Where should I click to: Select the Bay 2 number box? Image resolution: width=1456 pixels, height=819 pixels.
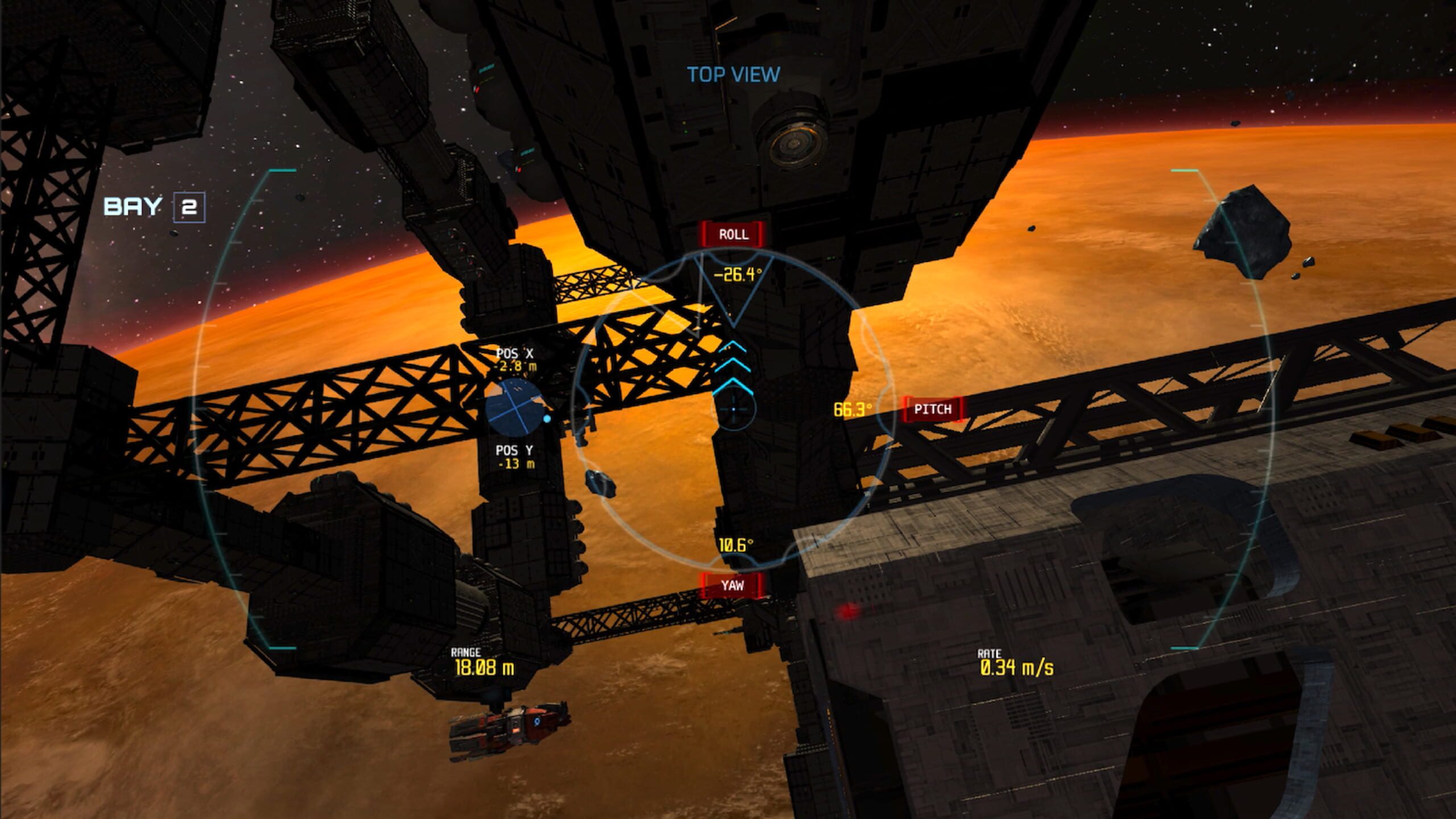click(189, 206)
